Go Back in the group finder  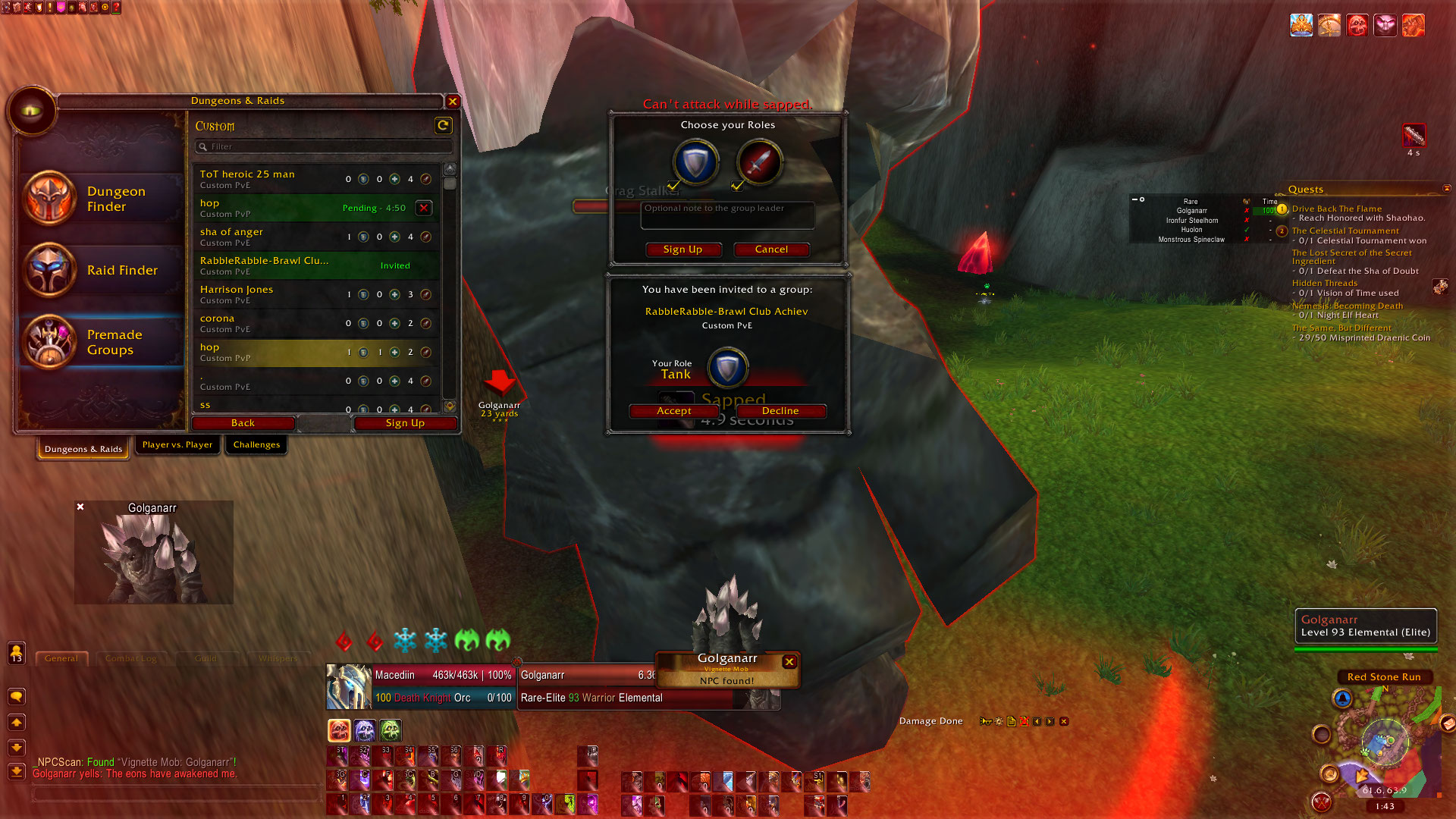coord(243,423)
